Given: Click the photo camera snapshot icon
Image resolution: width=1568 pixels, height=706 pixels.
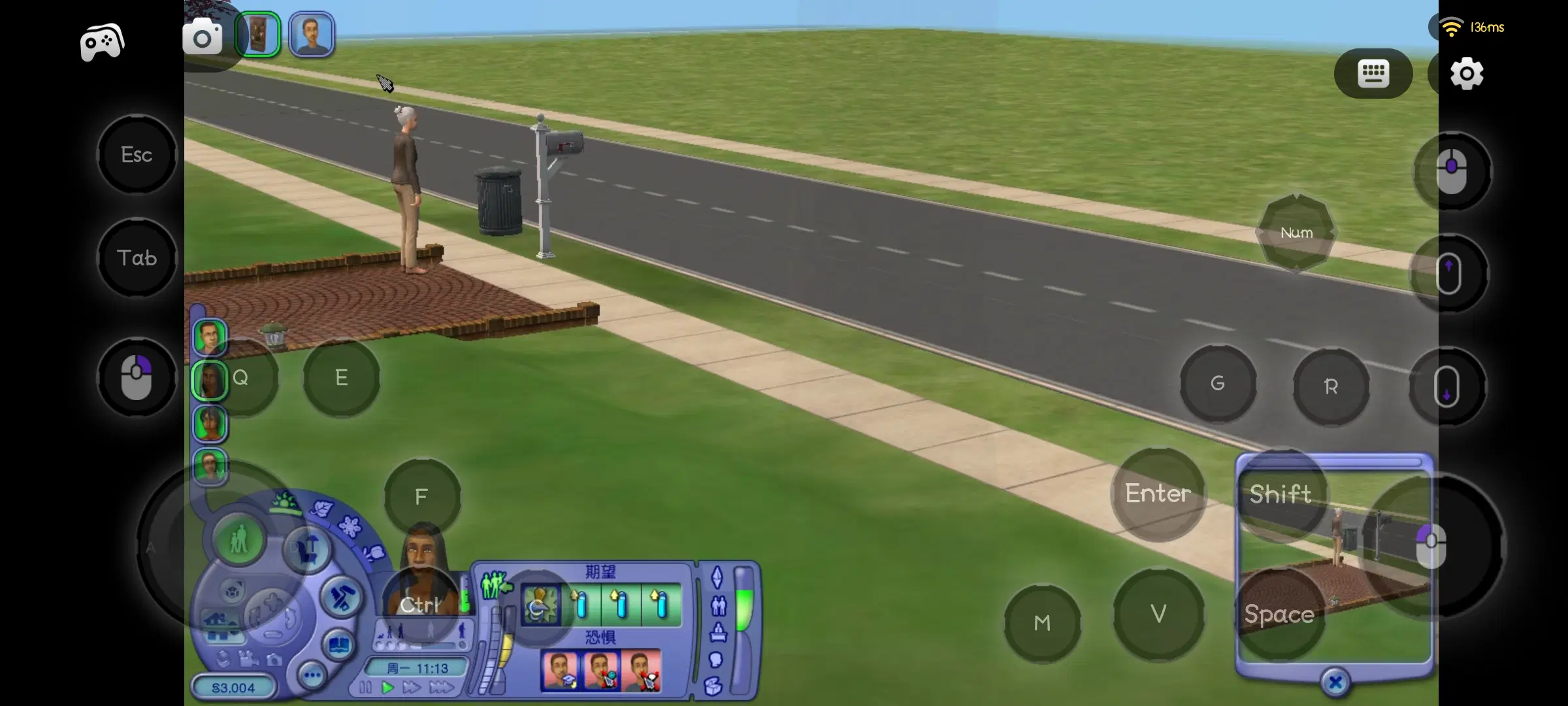Looking at the screenshot, I should click(x=274, y=660).
